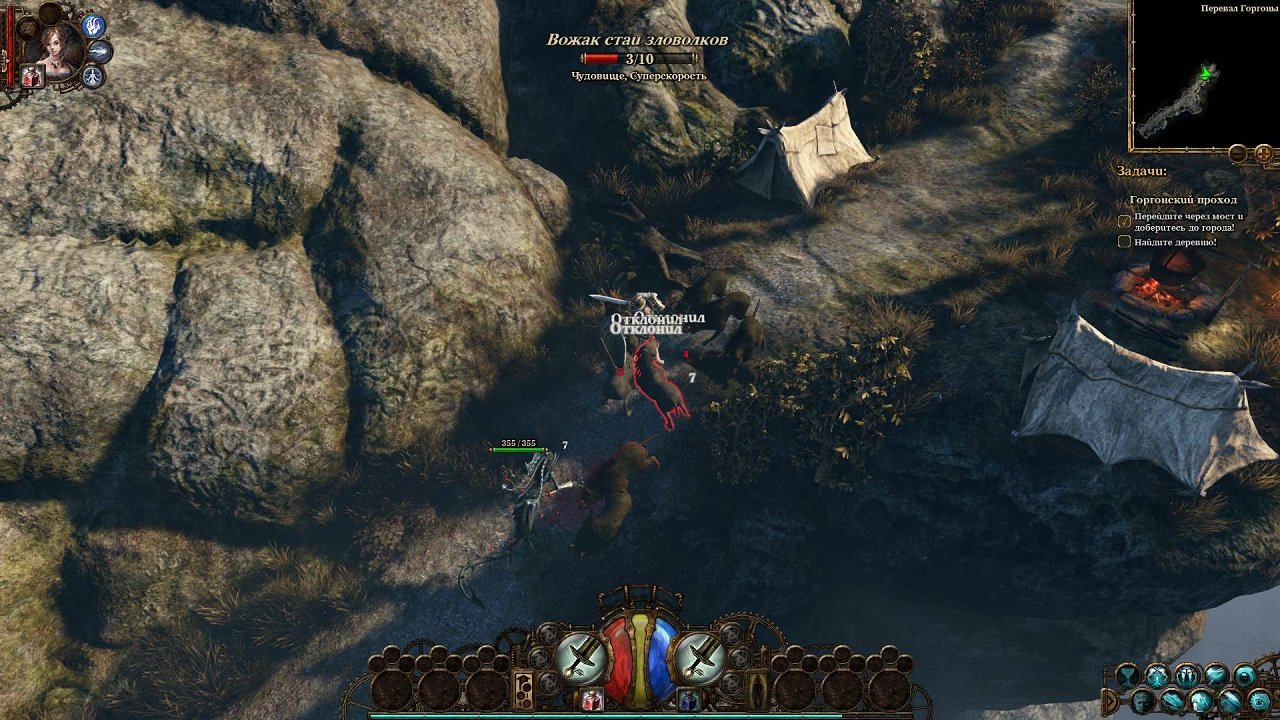Expand the 'Задачи' quest panel
Viewport: 1280px width, 720px height.
(x=1142, y=170)
